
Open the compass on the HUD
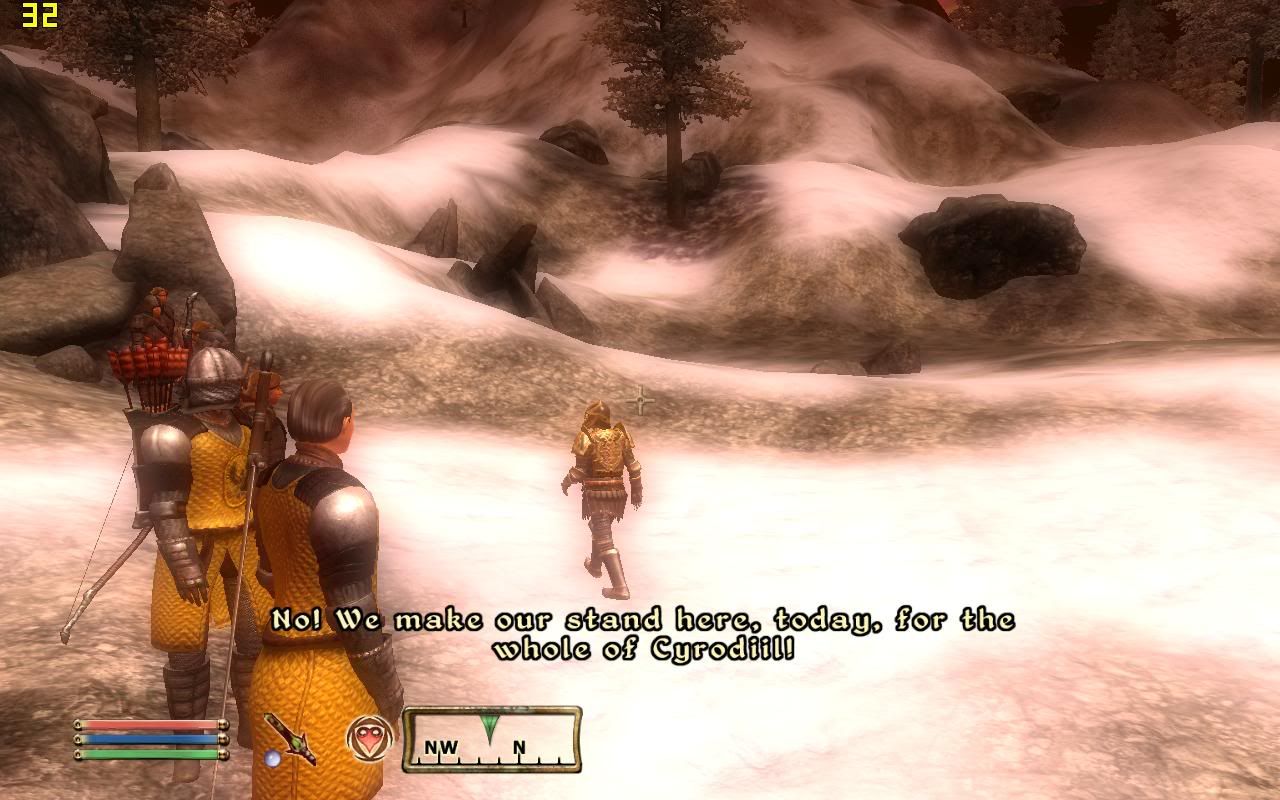492,742
